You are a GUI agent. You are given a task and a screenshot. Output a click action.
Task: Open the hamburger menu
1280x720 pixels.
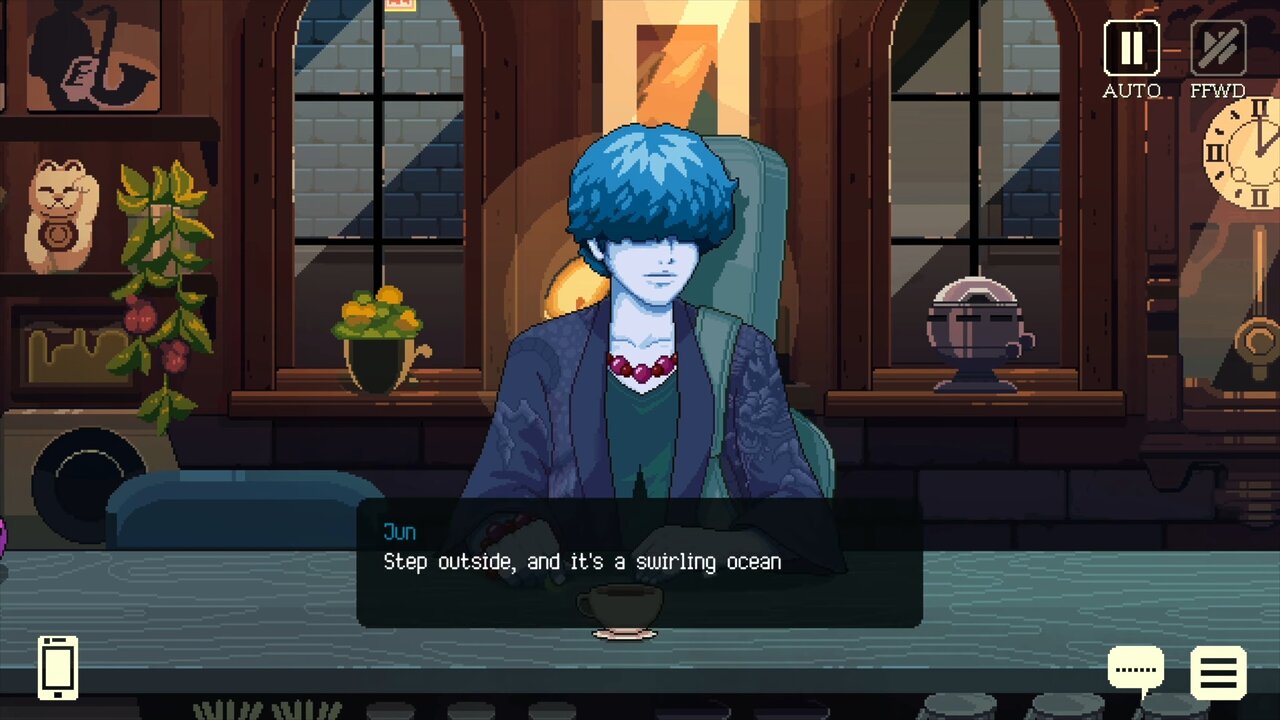click(1218, 672)
